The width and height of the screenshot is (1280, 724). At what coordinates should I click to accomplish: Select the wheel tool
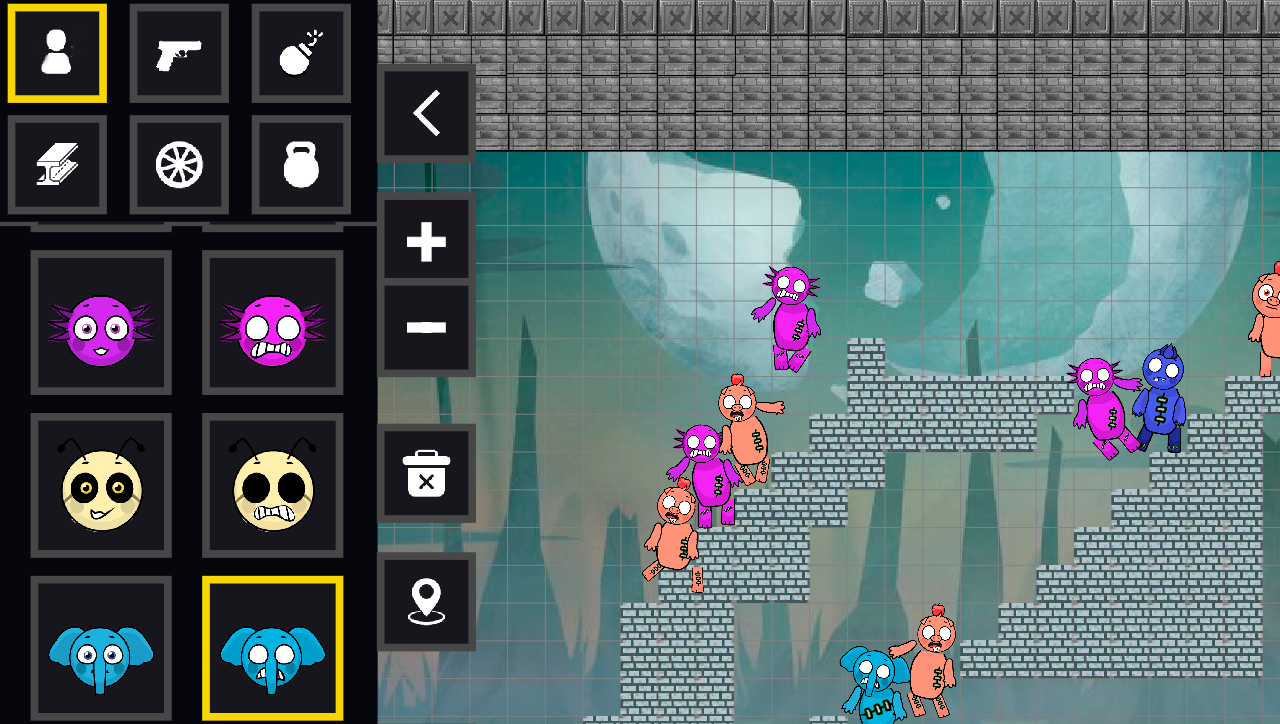(179, 163)
